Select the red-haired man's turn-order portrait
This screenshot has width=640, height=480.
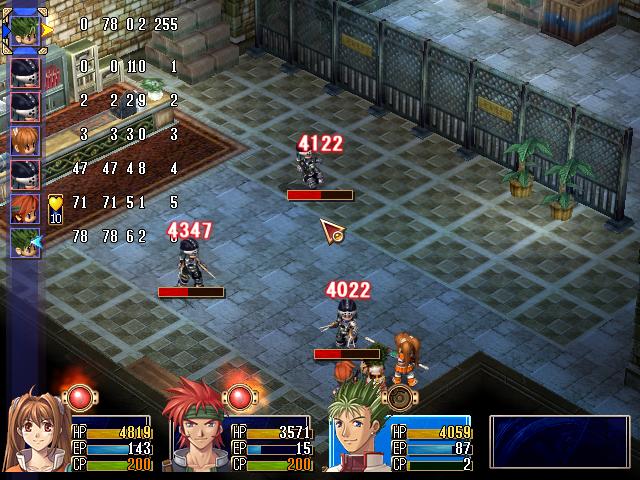pyautogui.click(x=25, y=207)
